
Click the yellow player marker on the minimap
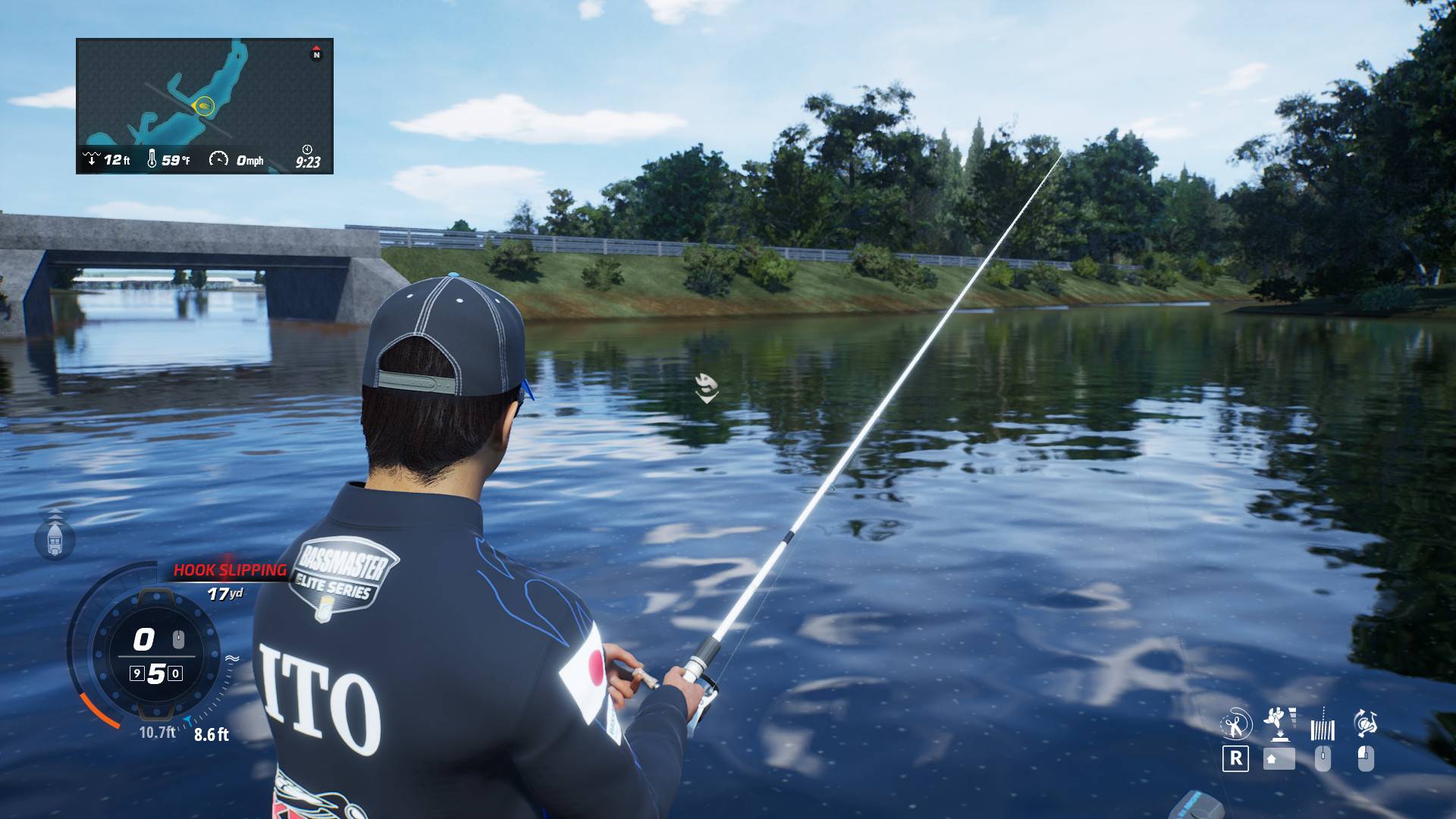[x=201, y=106]
